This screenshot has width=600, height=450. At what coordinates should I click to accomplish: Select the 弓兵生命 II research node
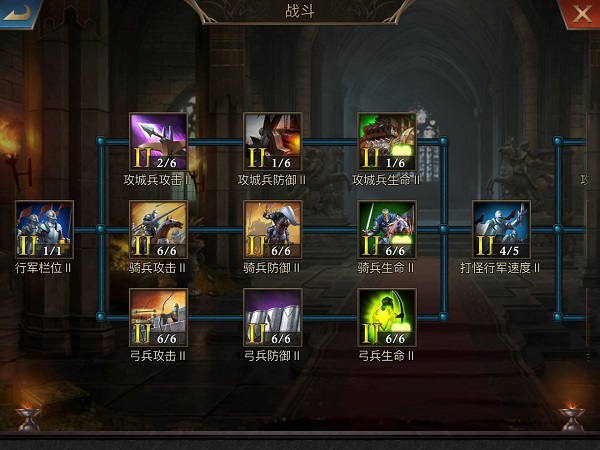point(387,317)
